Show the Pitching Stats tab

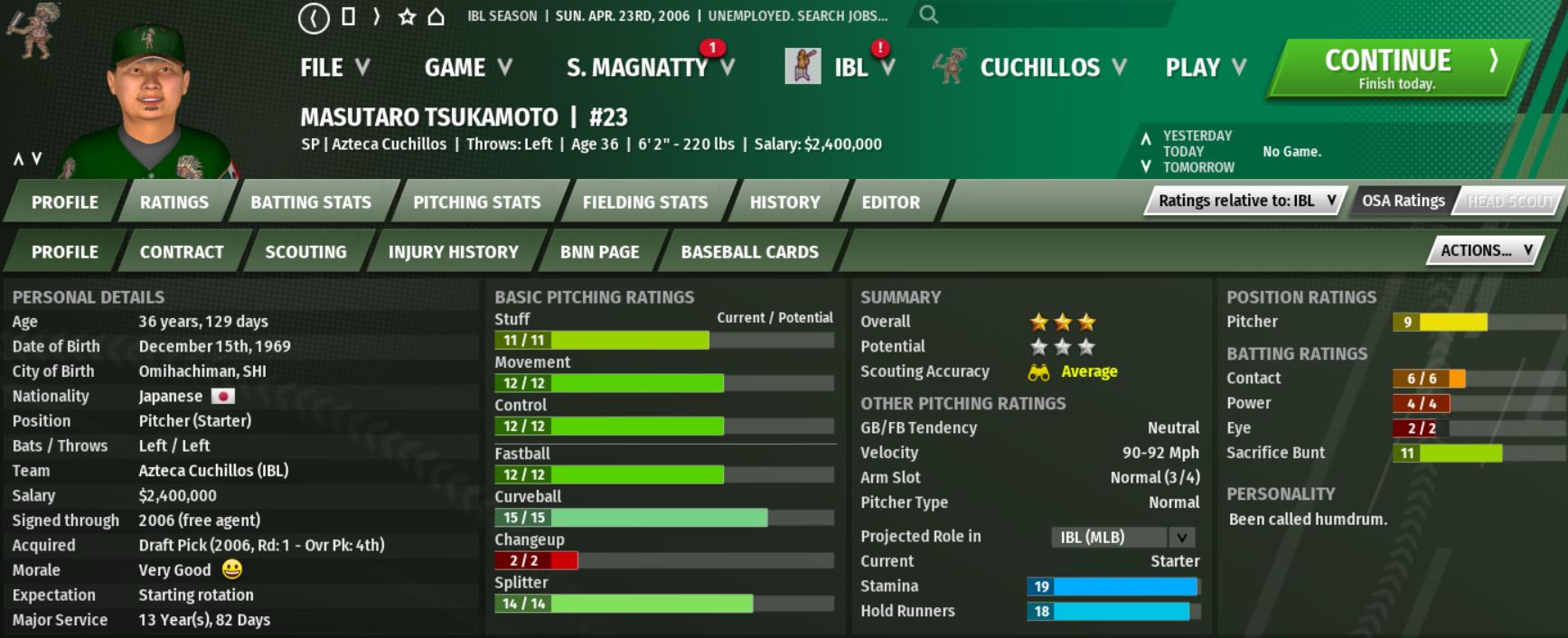476,202
